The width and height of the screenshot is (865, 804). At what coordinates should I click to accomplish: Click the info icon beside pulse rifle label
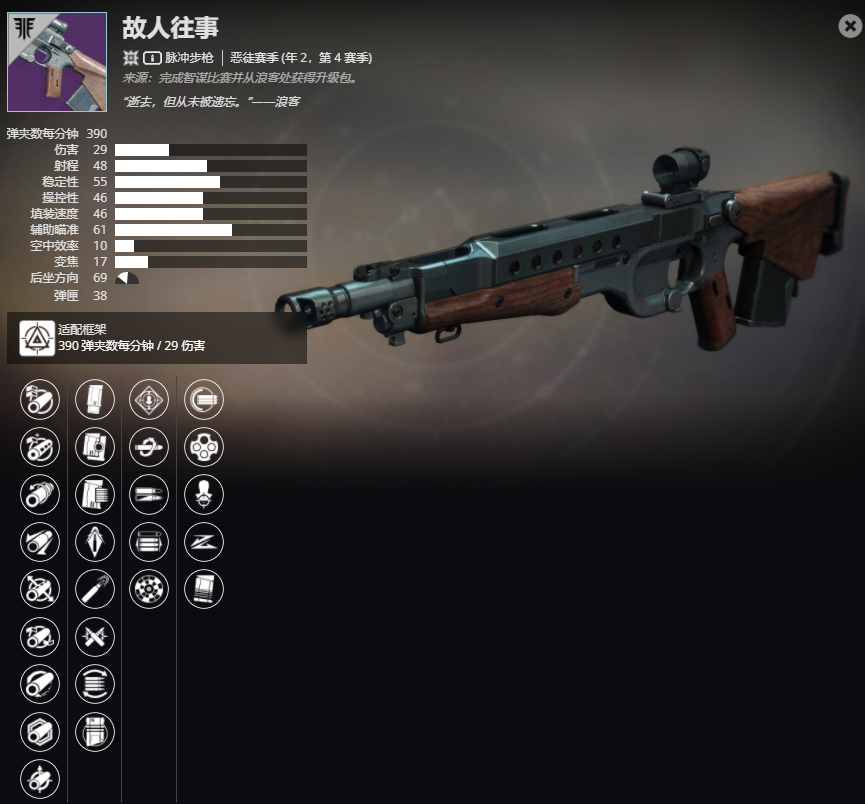coord(153,58)
